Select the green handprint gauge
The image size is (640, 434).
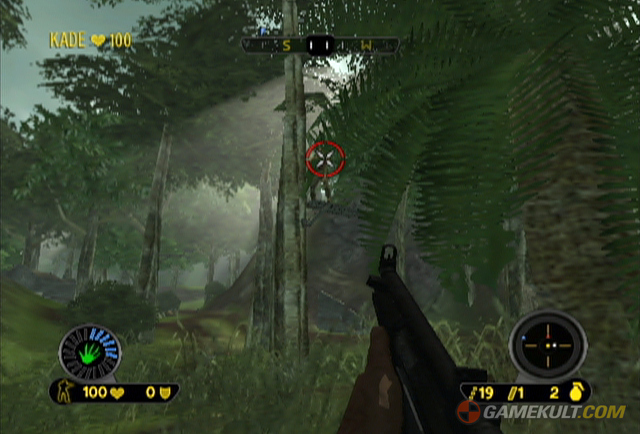(x=89, y=351)
